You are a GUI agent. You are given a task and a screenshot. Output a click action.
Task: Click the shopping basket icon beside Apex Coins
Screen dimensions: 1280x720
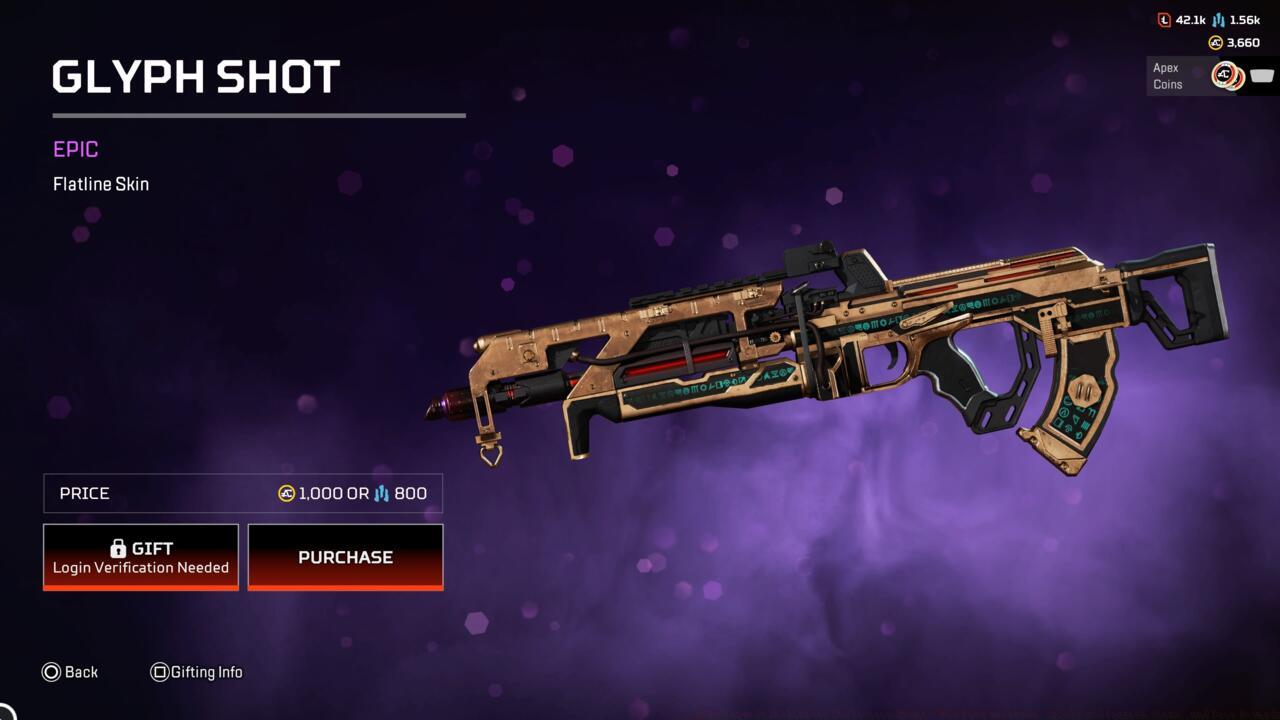pyautogui.click(x=1261, y=75)
